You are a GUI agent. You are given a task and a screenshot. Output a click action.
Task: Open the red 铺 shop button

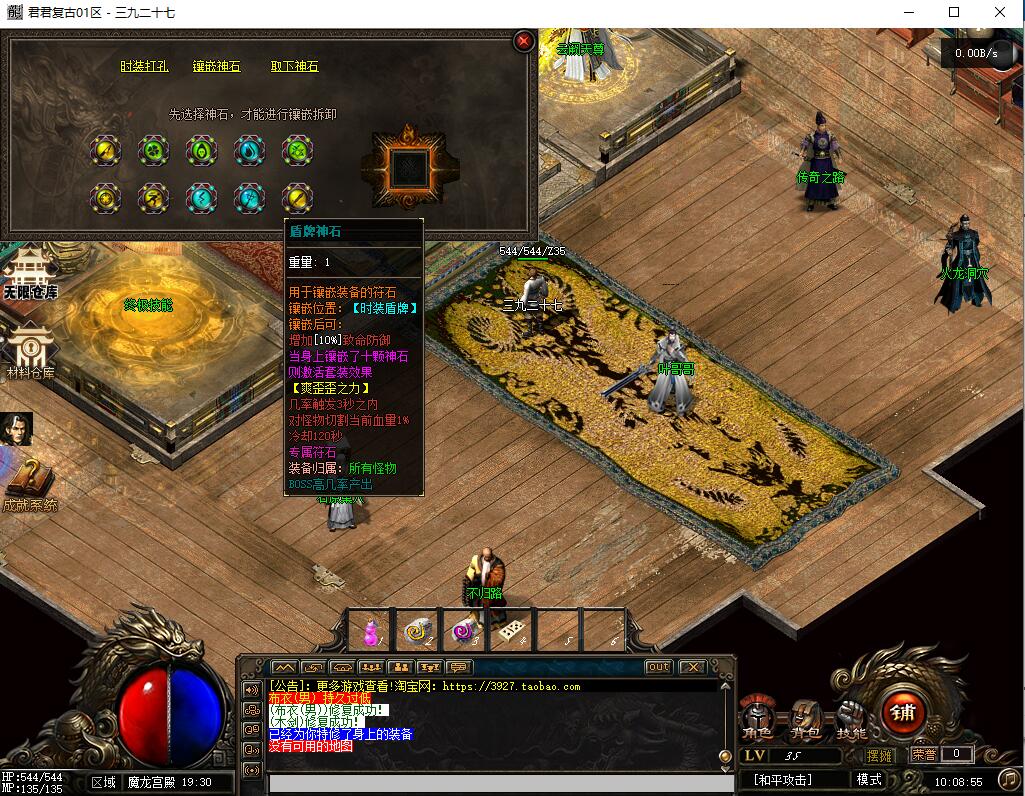click(903, 713)
